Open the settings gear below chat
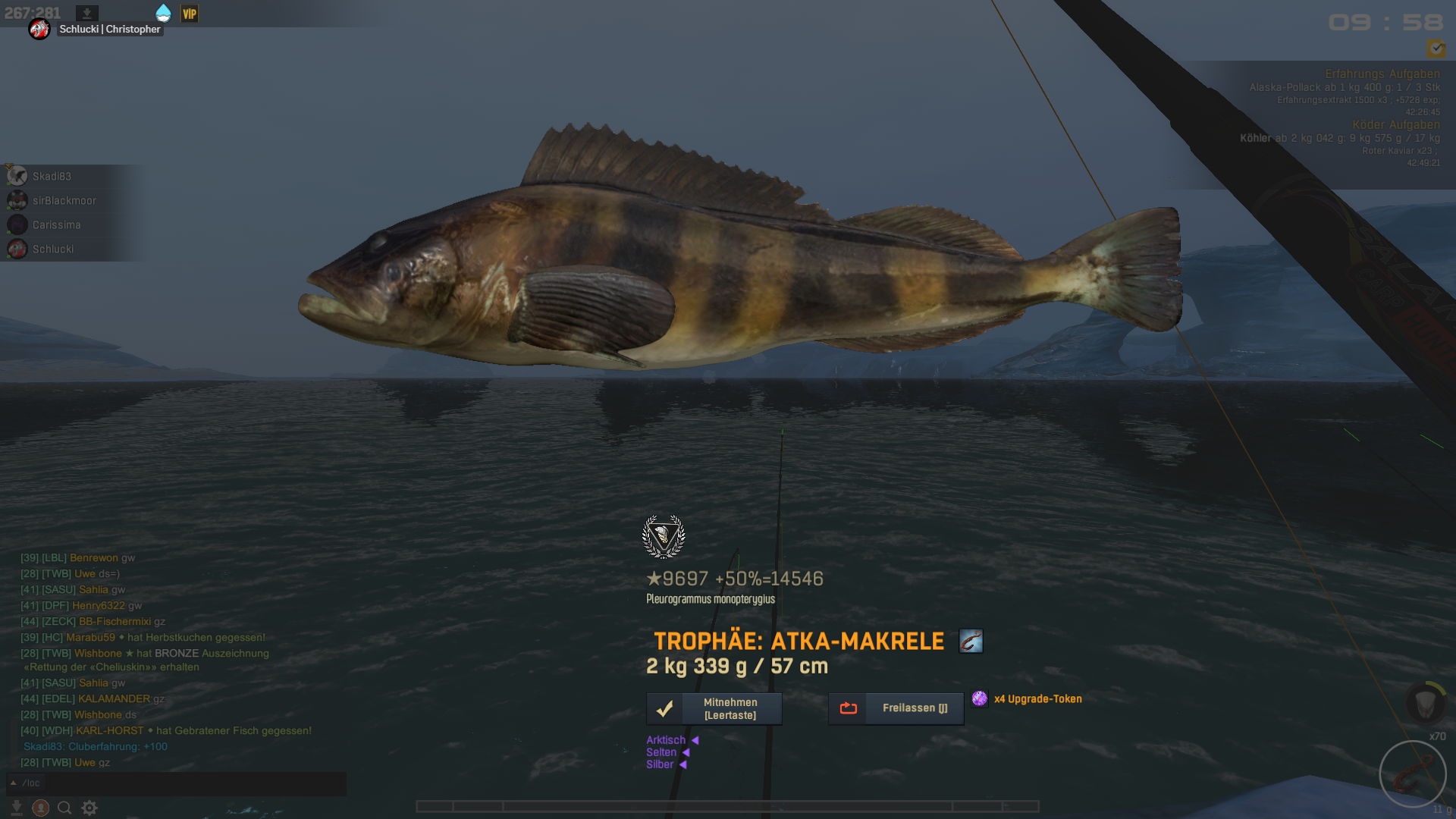 pos(89,808)
